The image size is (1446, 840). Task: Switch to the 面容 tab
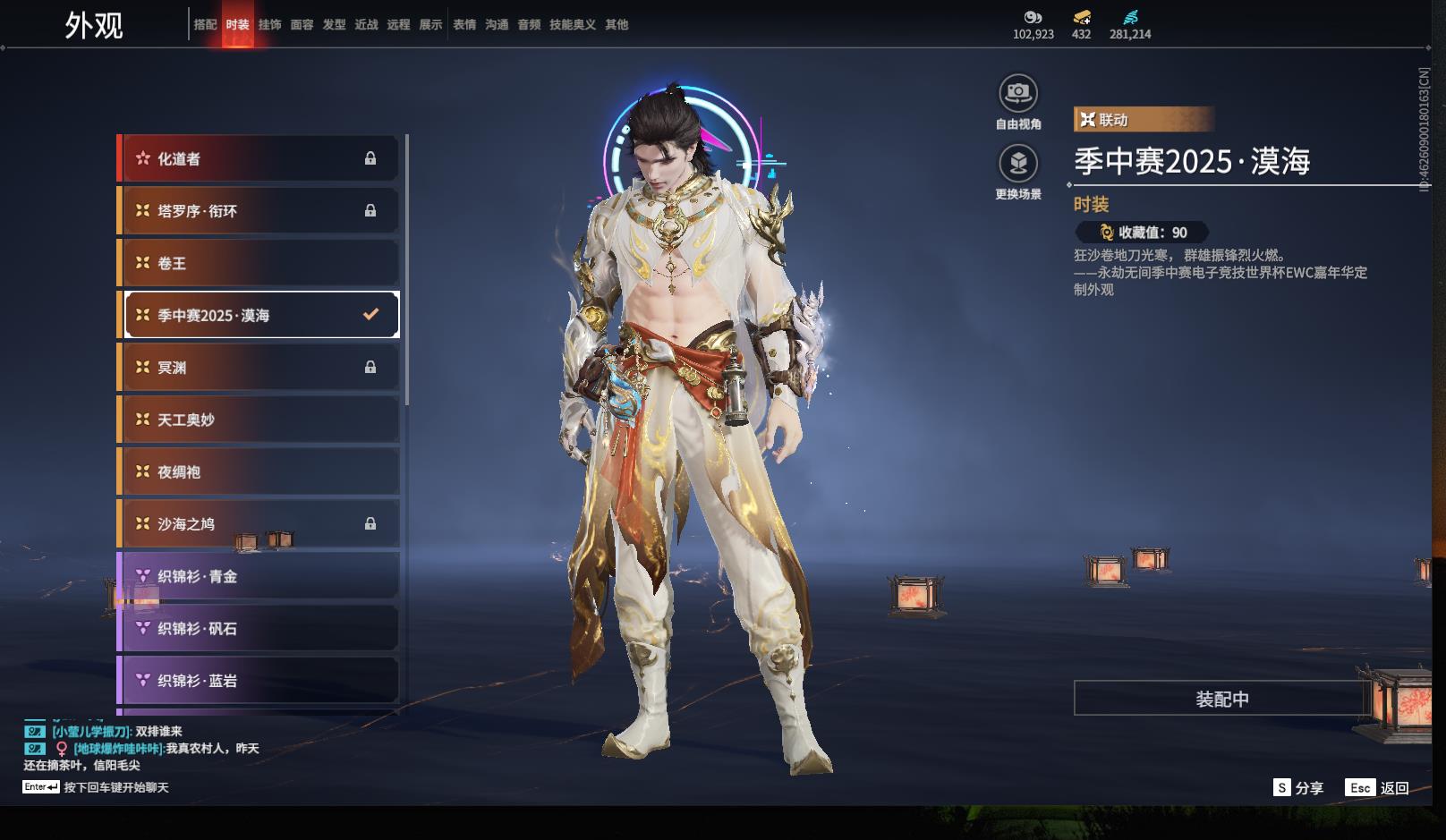coord(302,25)
